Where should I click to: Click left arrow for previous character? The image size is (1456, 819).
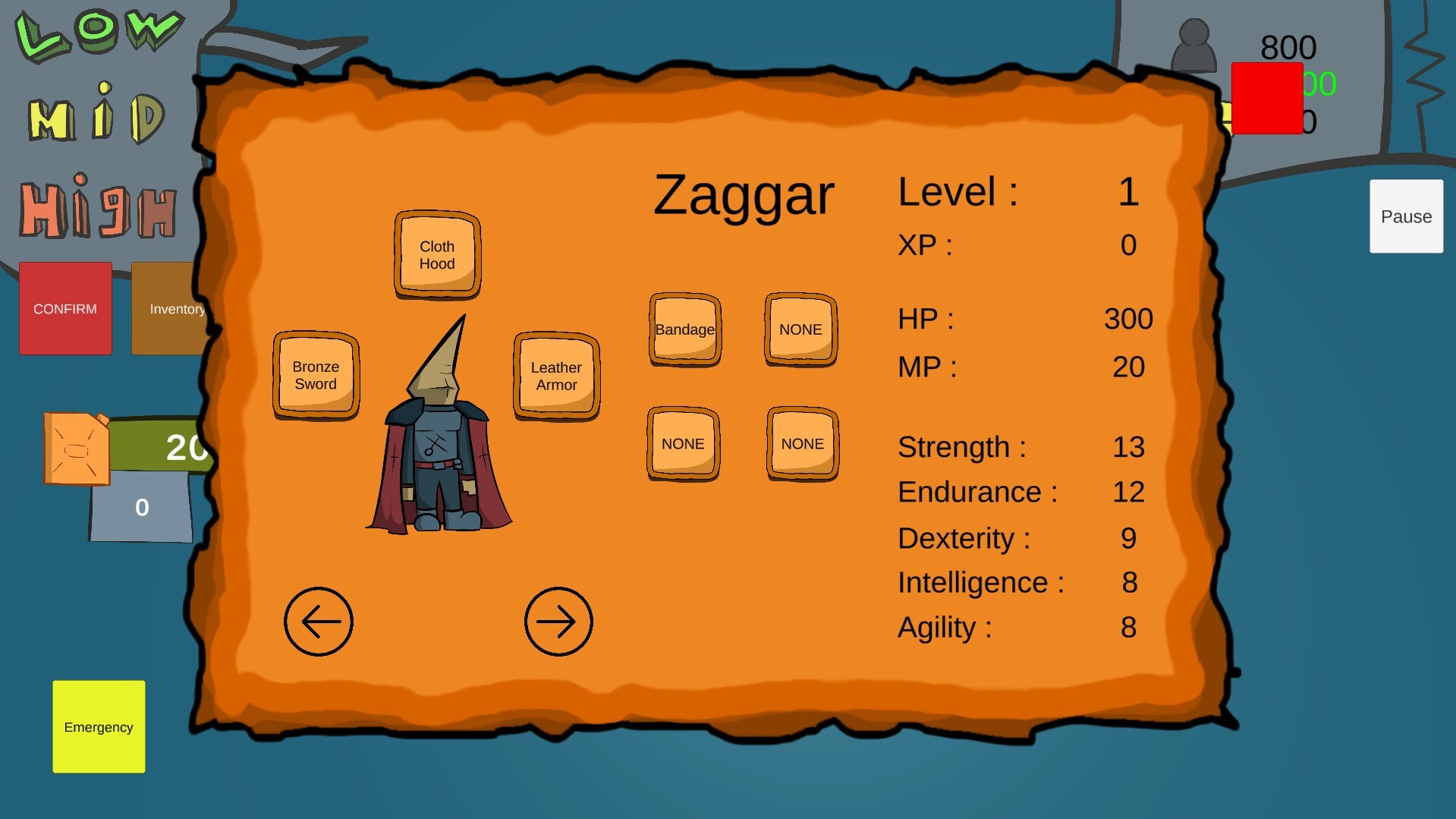[318, 621]
